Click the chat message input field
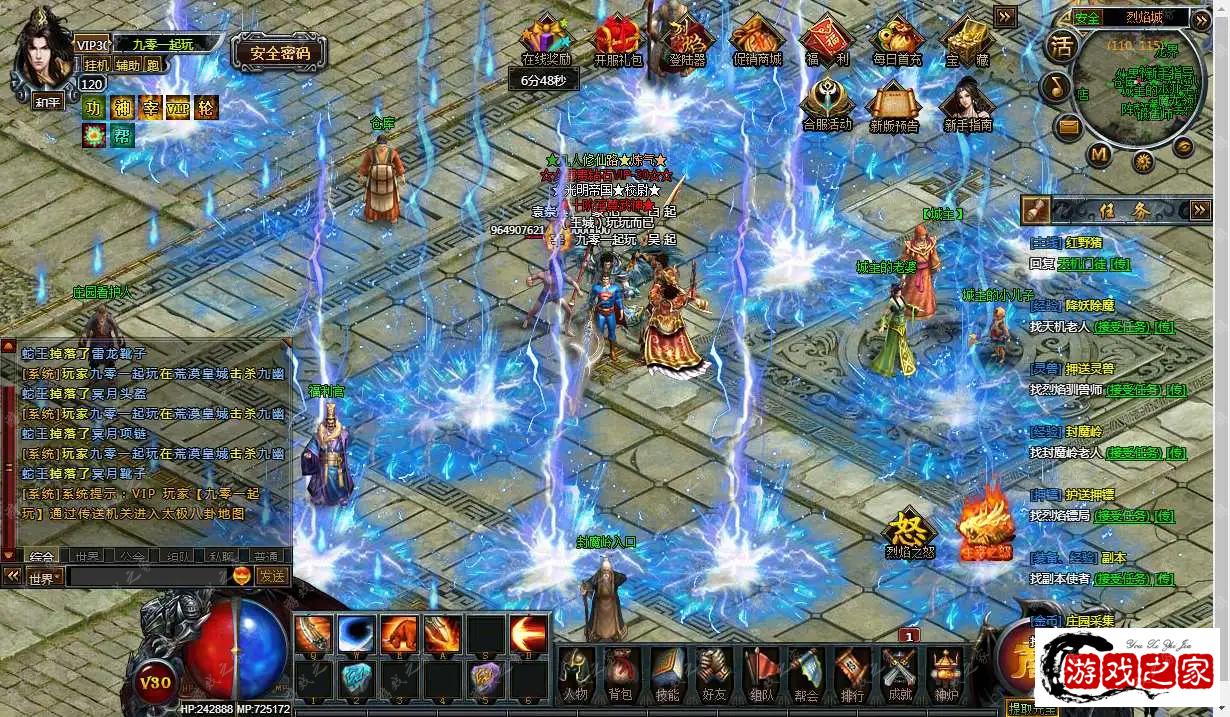 148,576
